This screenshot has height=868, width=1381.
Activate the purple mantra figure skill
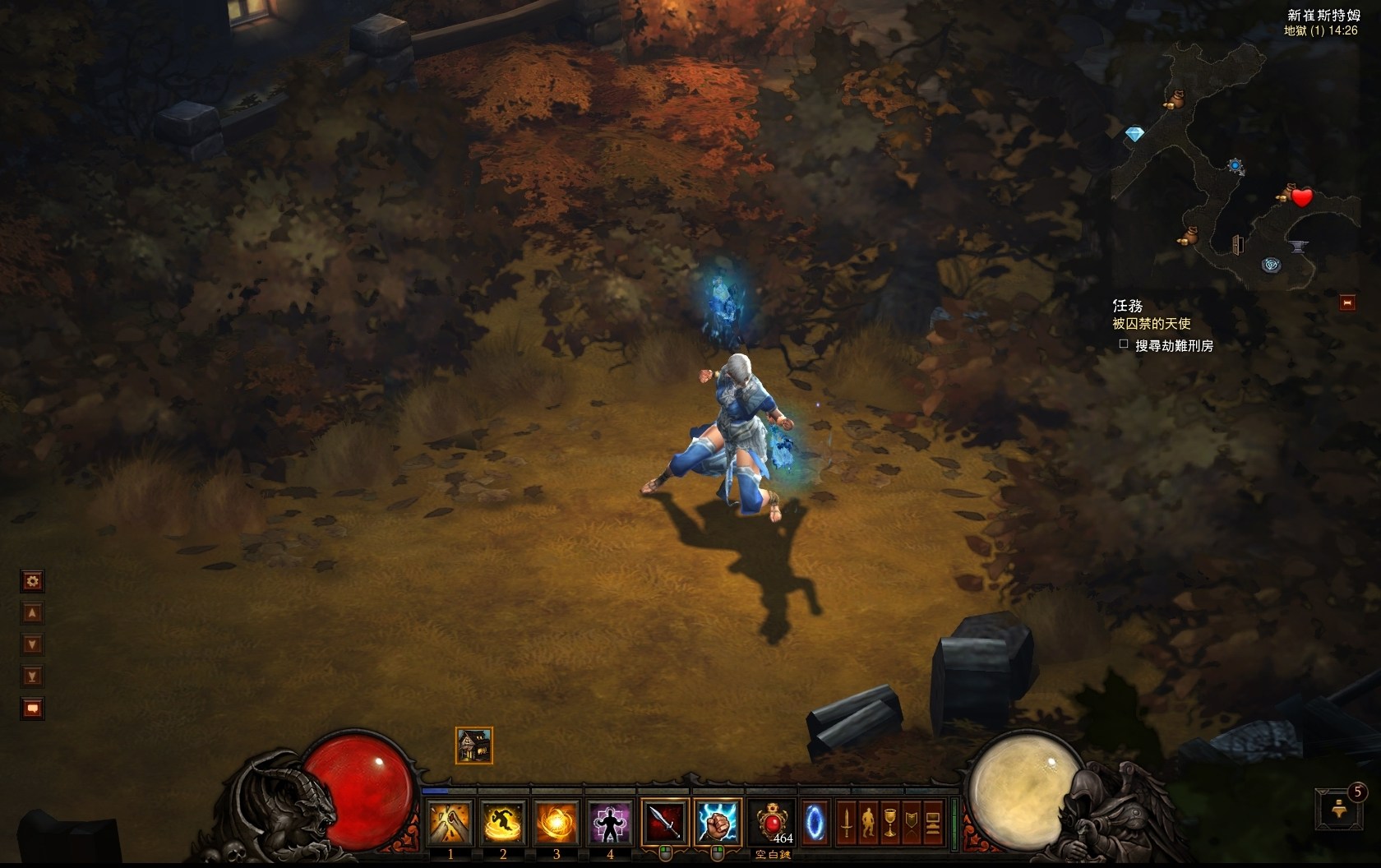609,823
